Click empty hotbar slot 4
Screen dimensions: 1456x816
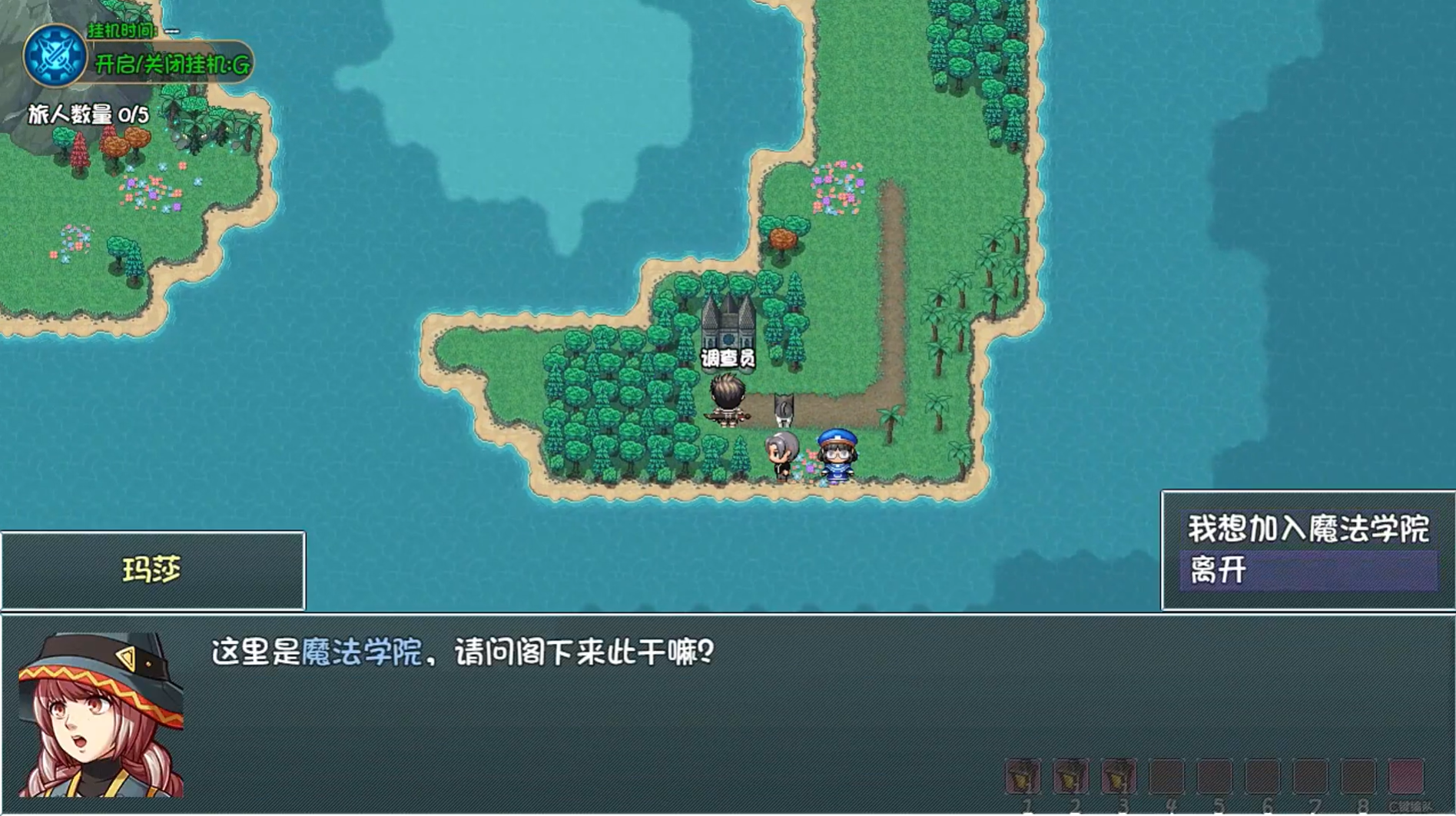pyautogui.click(x=1166, y=776)
